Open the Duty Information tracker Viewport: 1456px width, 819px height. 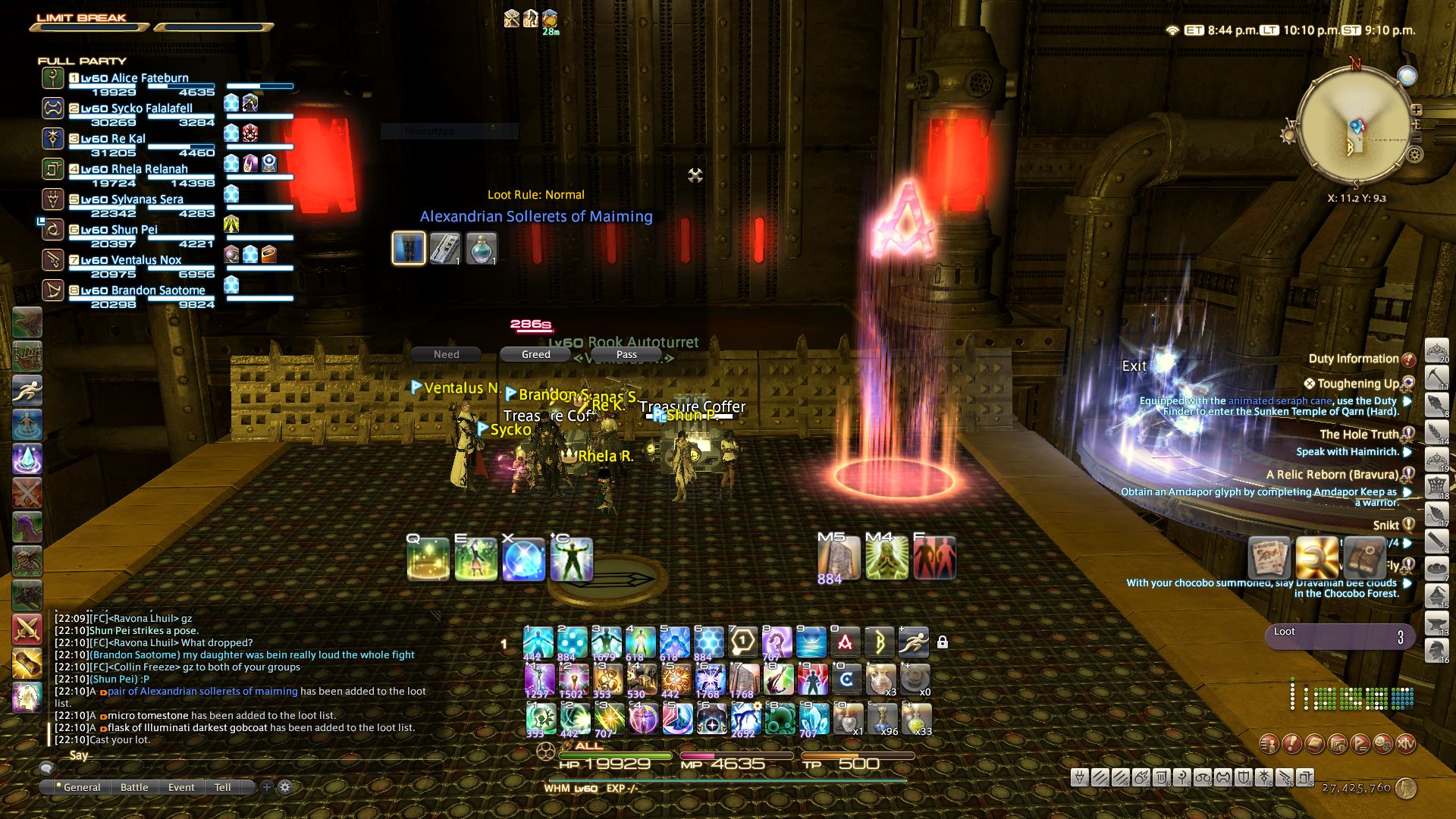[x=1353, y=359]
